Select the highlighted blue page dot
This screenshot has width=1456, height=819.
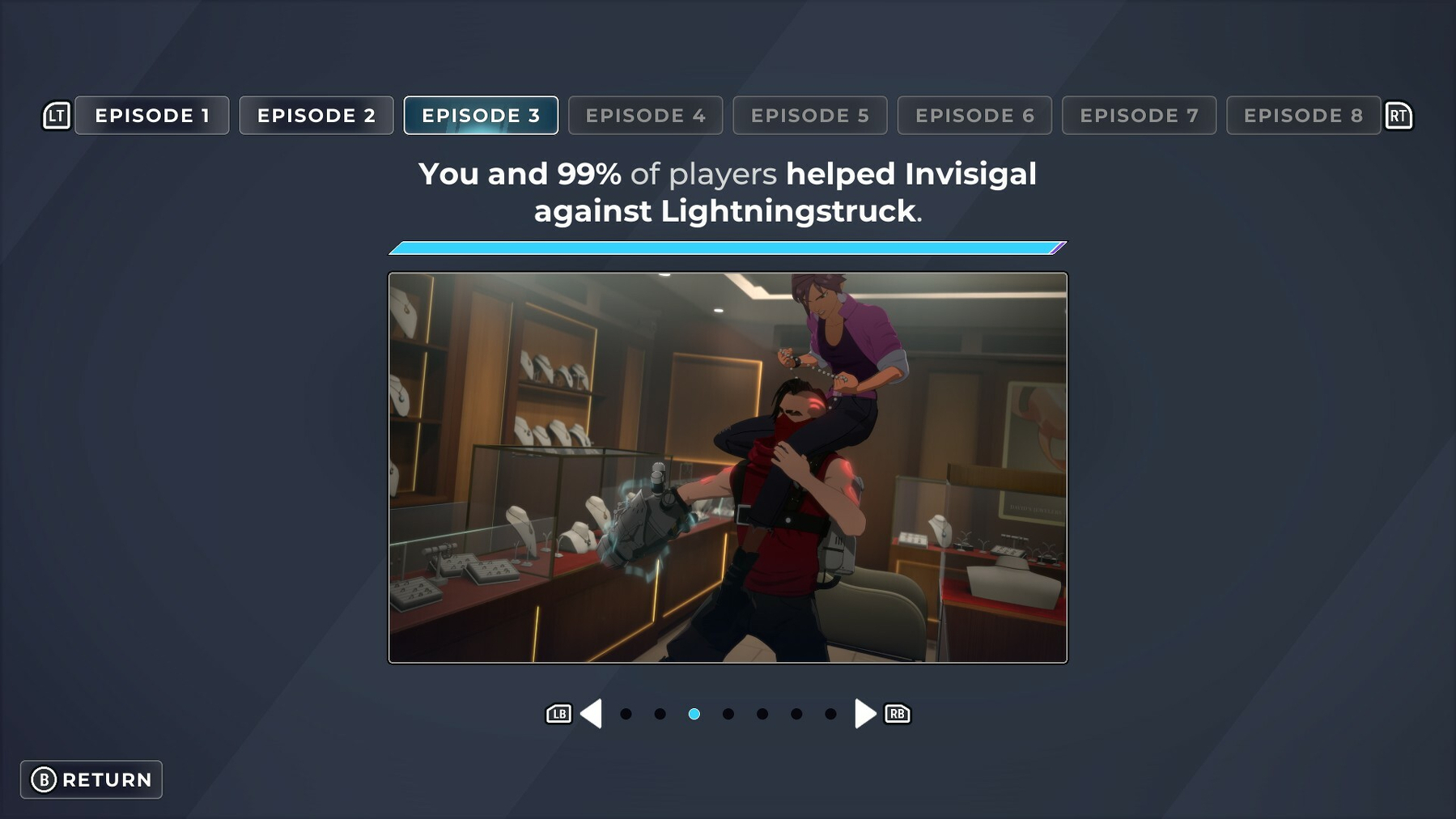pyautogui.click(x=694, y=714)
